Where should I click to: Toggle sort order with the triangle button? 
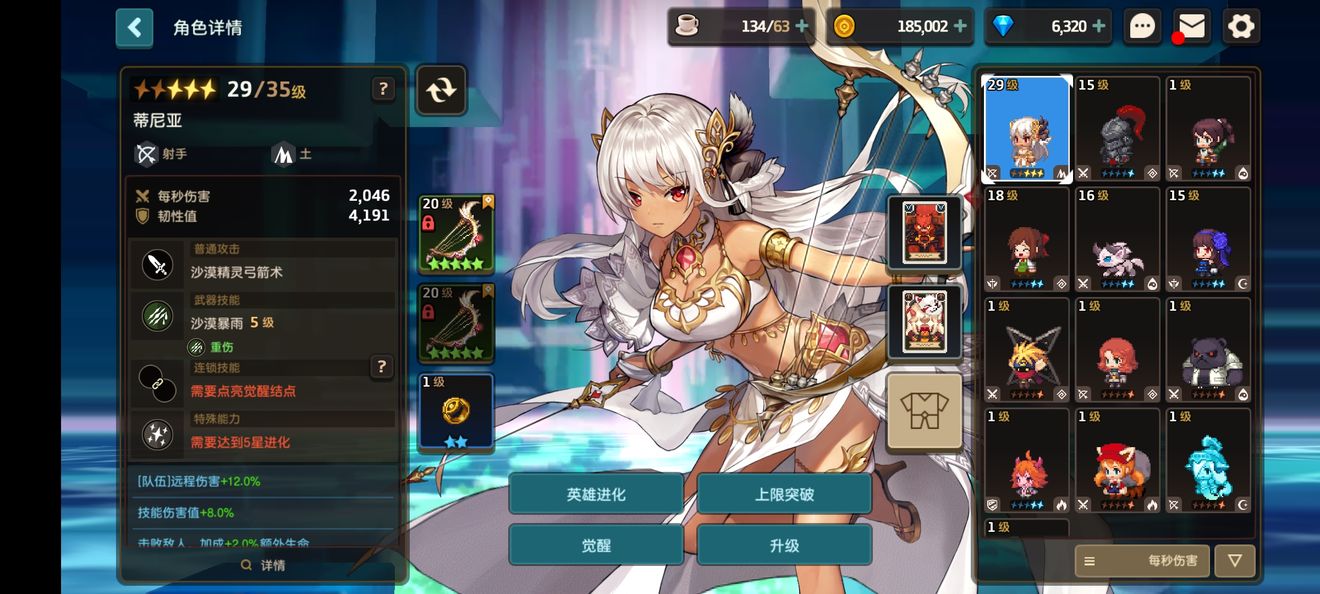pyautogui.click(x=1235, y=561)
